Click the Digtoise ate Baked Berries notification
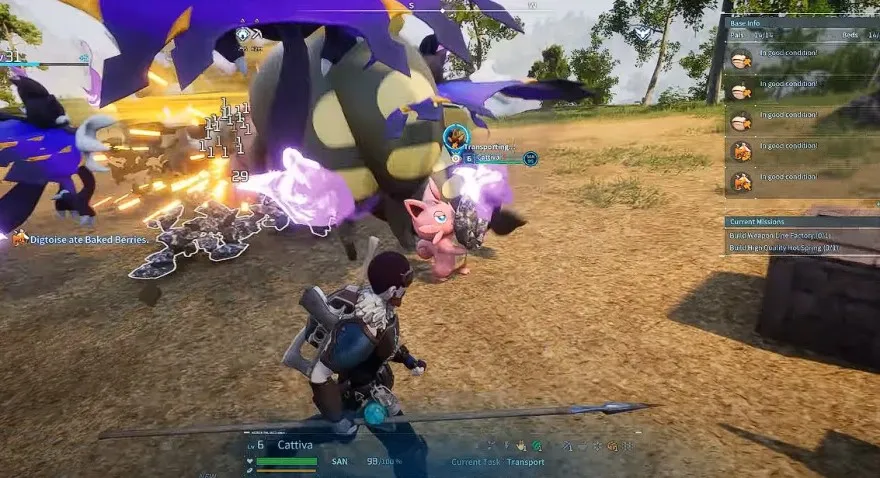The height and width of the screenshot is (478, 880). tap(89, 239)
